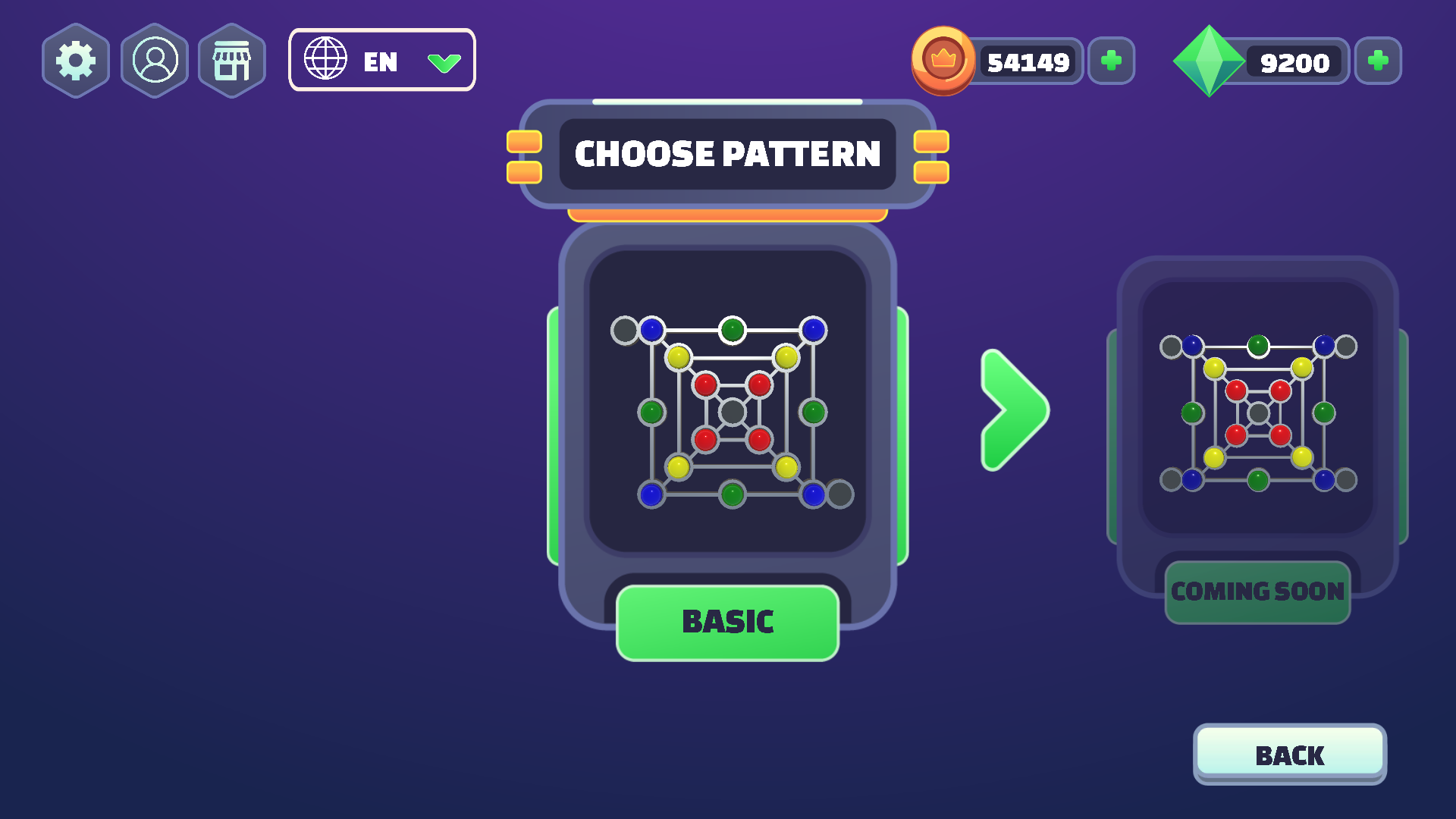Show next pattern with green arrow
Viewport: 1456px width, 819px height.
coord(1014,410)
